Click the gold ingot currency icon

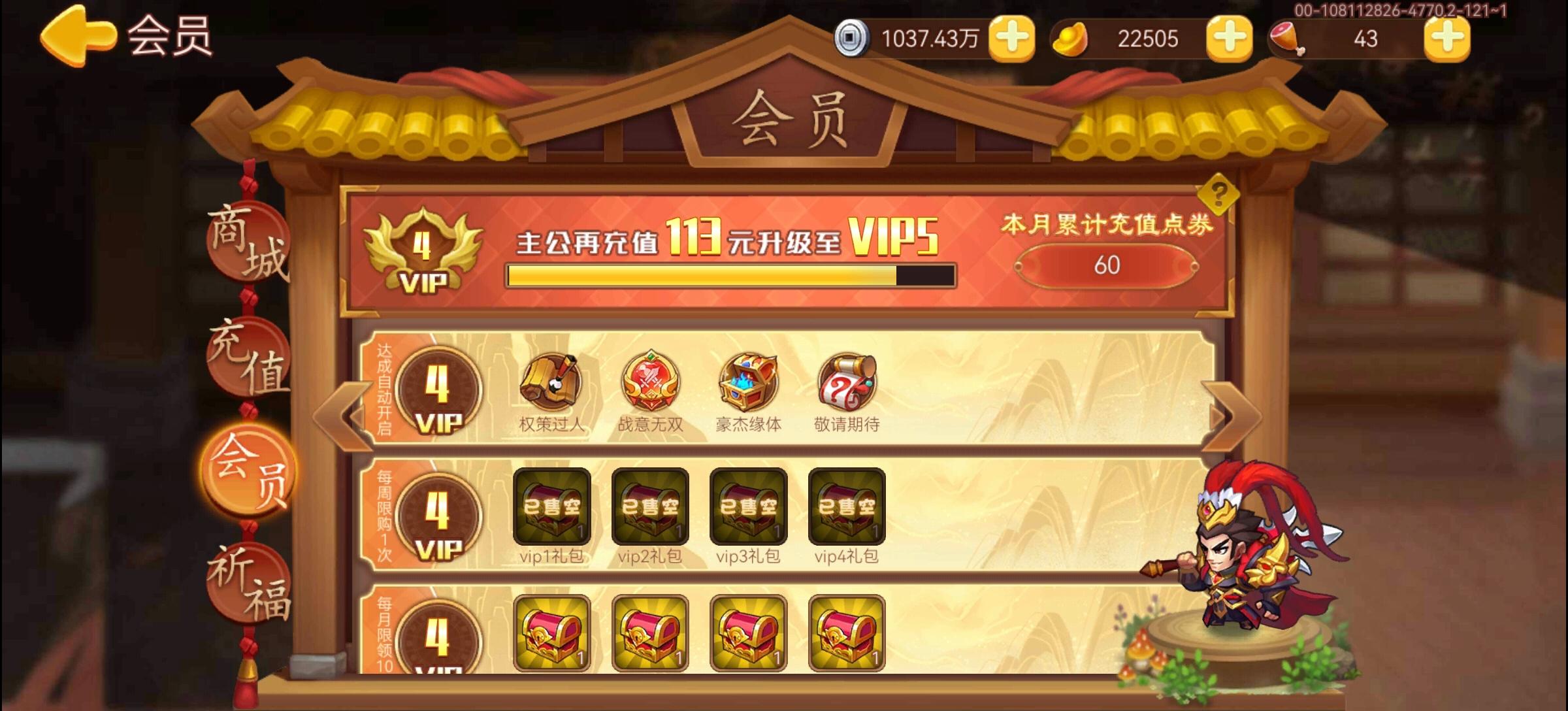pos(1069,38)
